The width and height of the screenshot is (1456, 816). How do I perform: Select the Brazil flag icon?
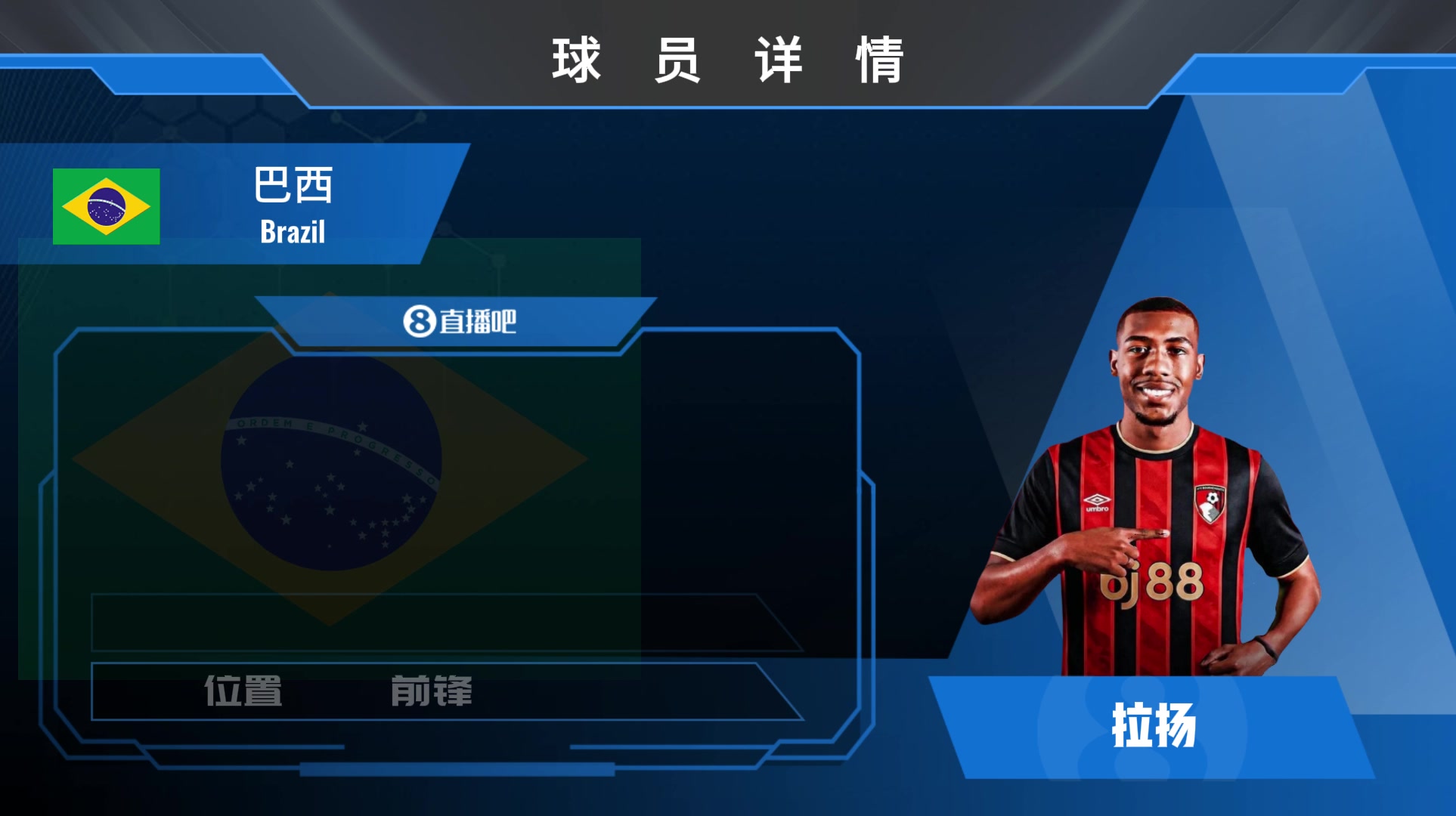click(x=106, y=206)
